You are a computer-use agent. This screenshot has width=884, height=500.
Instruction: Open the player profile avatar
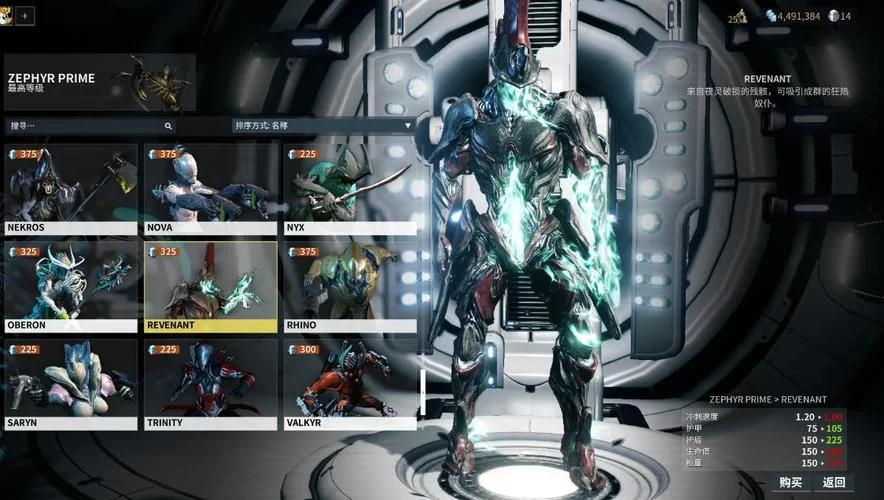tap(6, 15)
